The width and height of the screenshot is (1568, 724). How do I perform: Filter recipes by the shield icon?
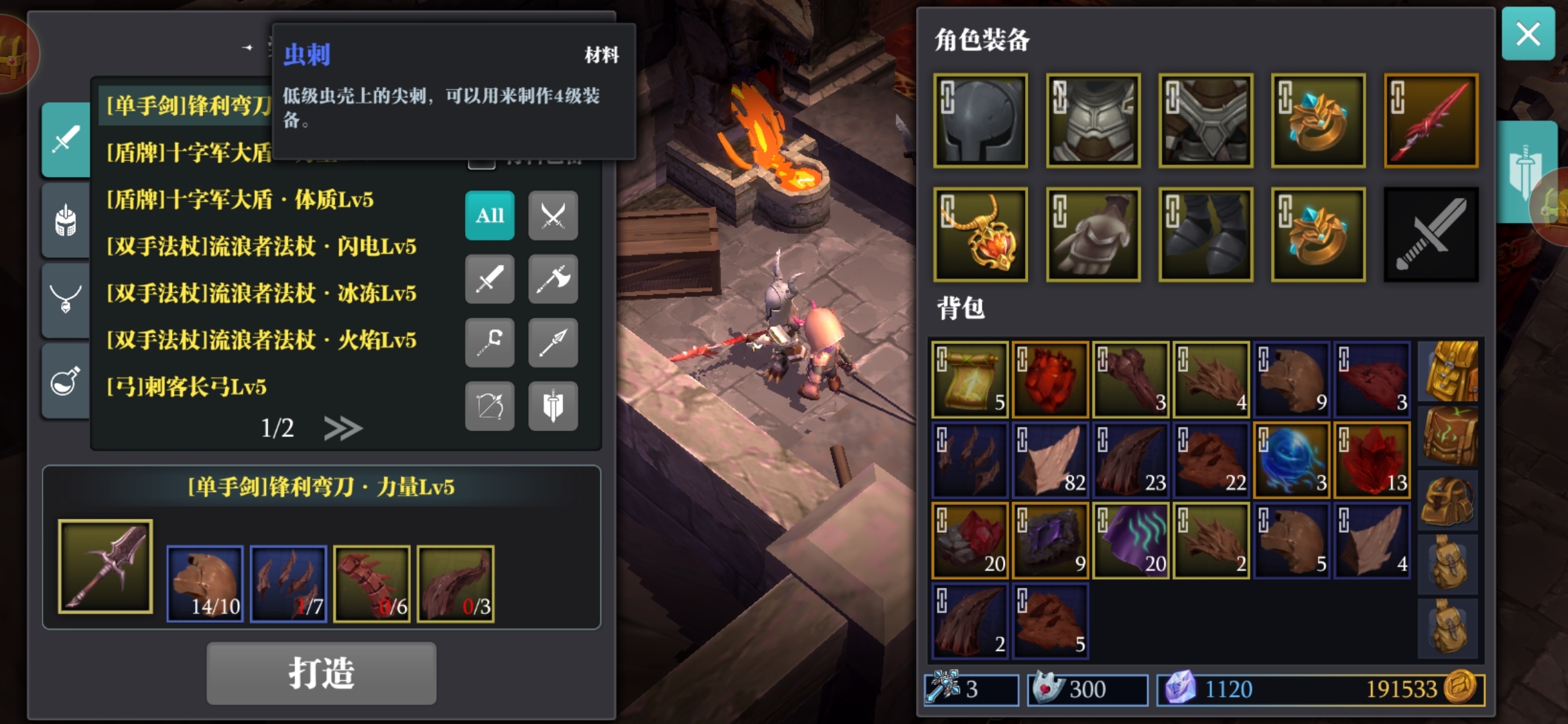(552, 406)
